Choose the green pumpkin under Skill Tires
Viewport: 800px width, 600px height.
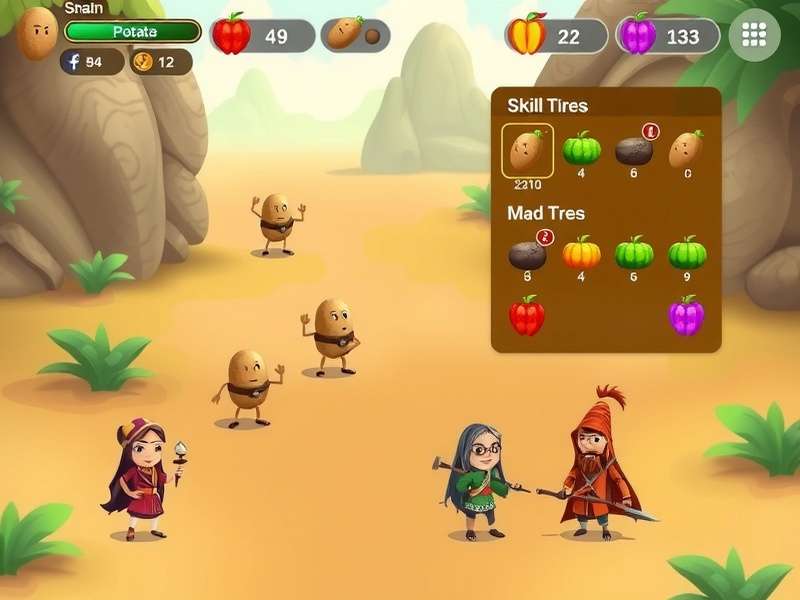click(581, 149)
